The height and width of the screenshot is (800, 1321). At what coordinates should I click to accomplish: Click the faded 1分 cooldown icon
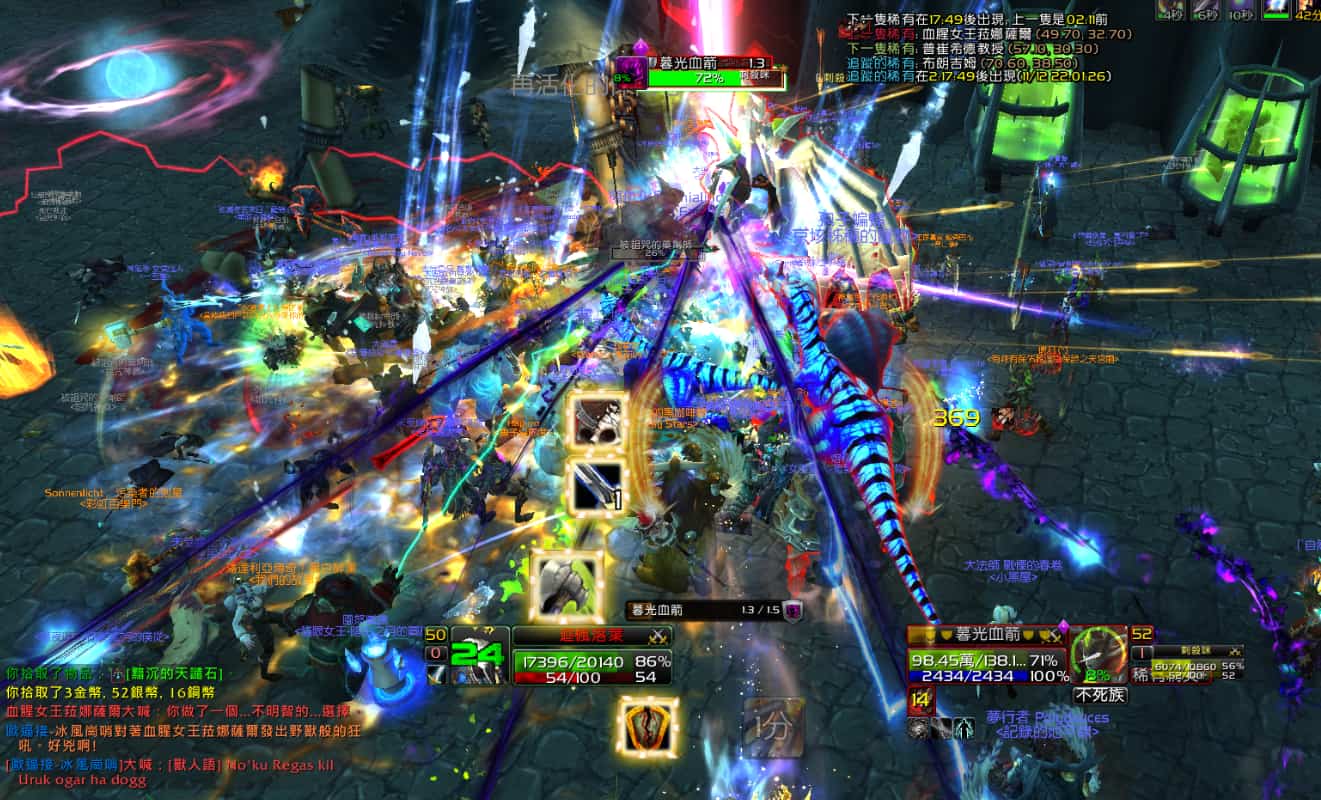pos(772,727)
